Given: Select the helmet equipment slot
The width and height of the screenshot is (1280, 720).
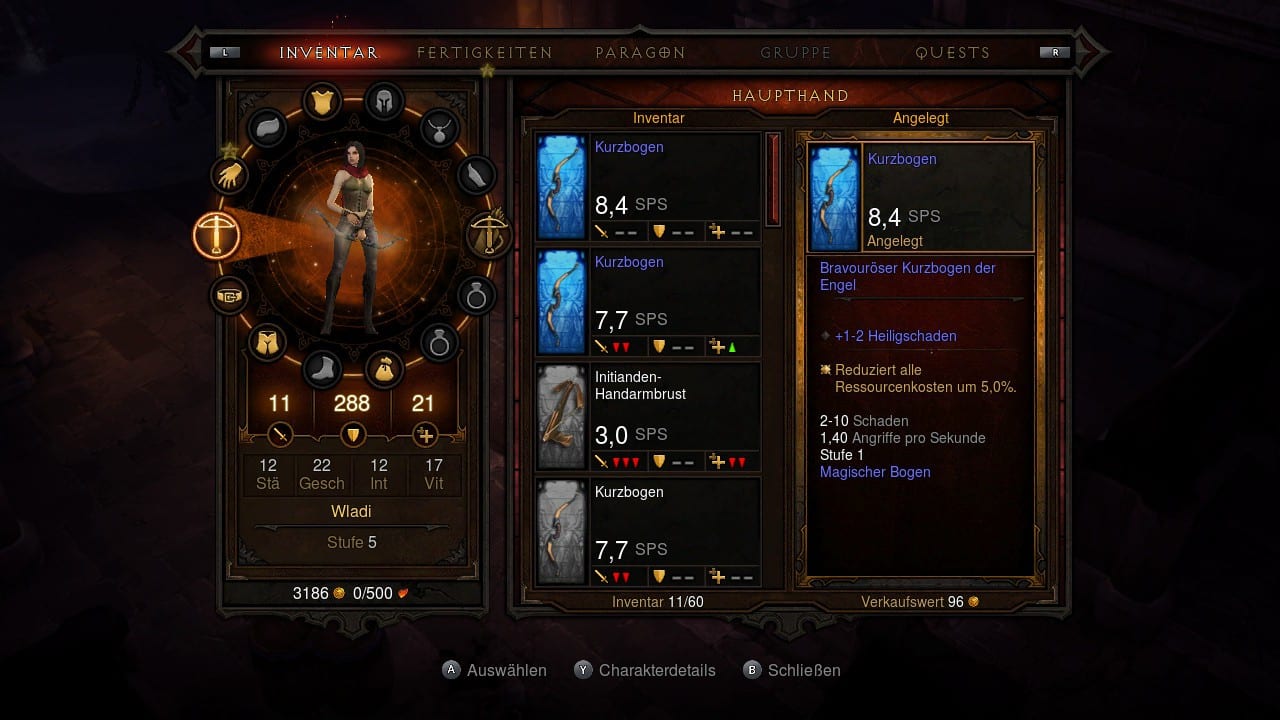Looking at the screenshot, I should [383, 101].
